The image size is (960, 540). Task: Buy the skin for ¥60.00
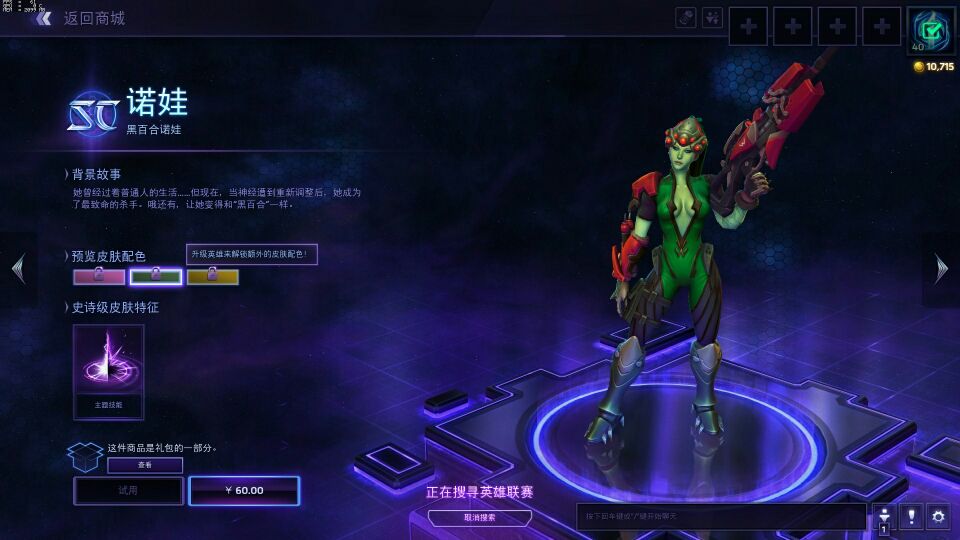244,491
